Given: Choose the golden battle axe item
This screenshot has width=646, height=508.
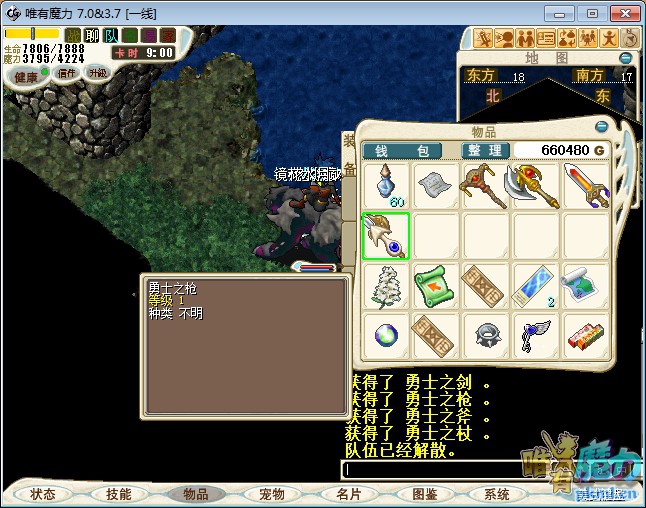Looking at the screenshot, I should pos(535,186).
